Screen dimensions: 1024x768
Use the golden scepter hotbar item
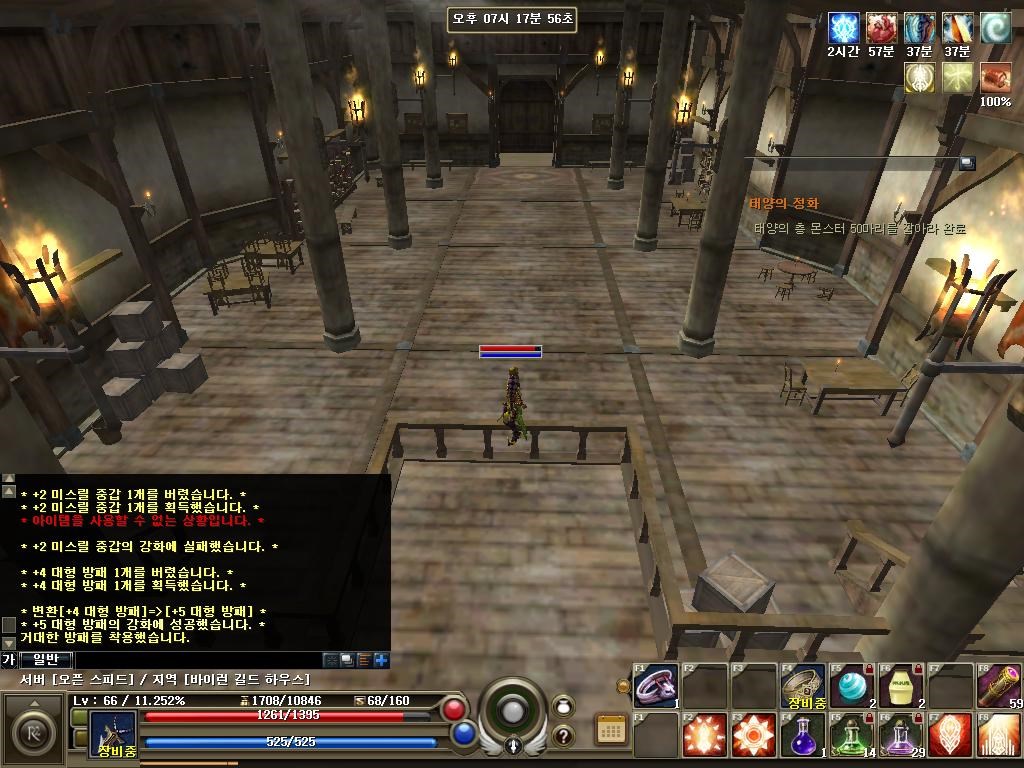coord(999,686)
